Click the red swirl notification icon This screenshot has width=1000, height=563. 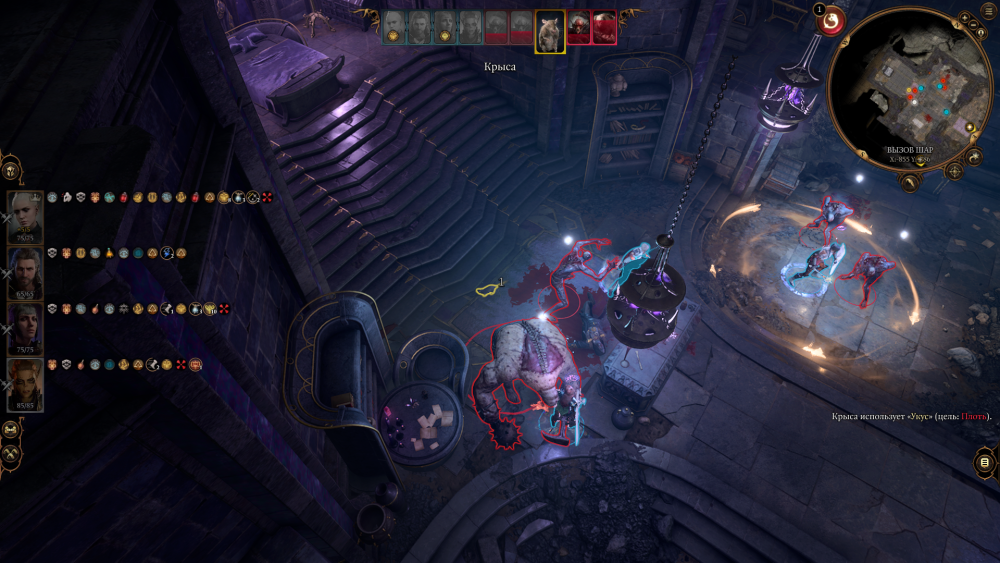click(833, 21)
